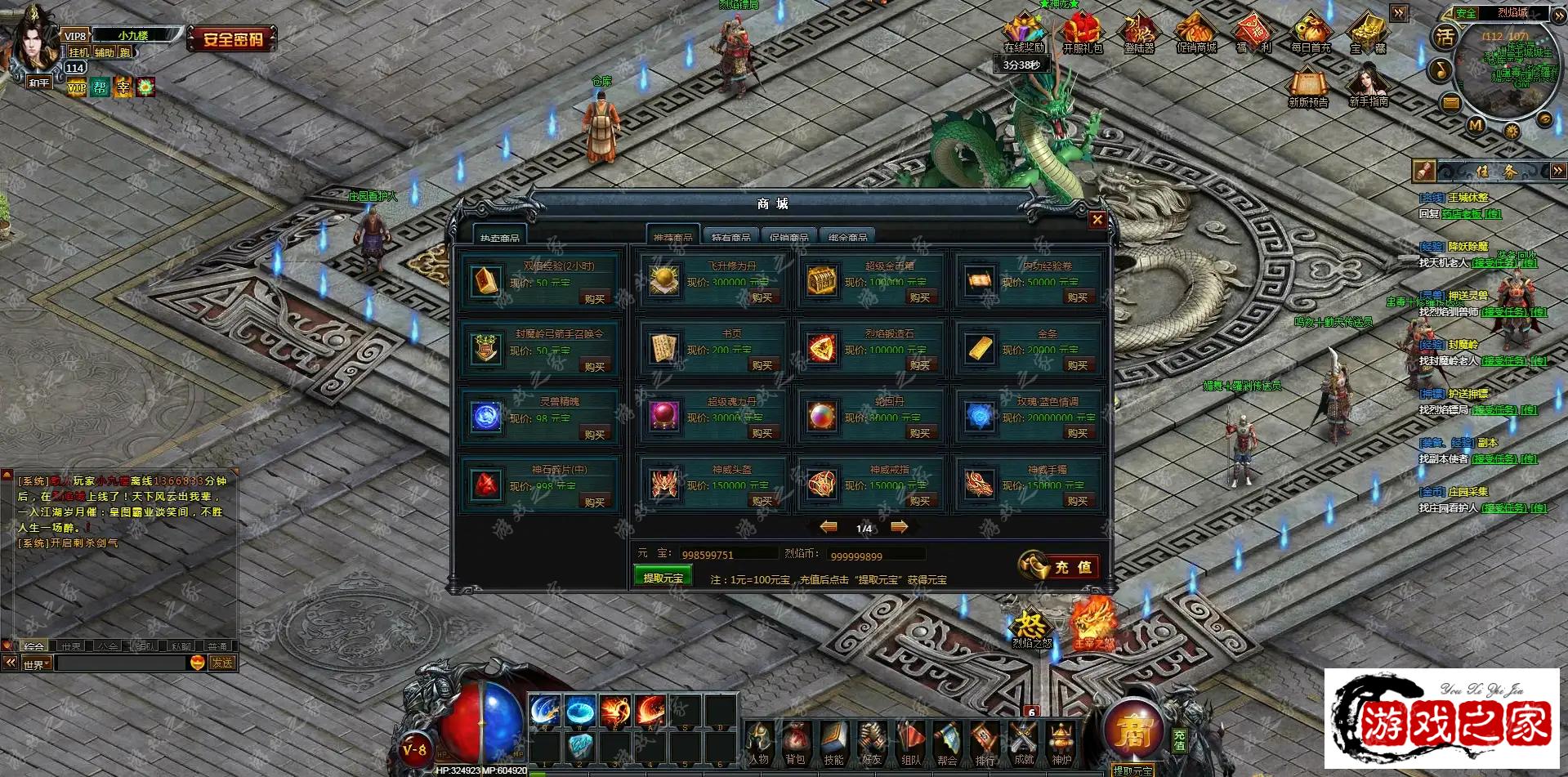Send chat with the 发送 button
The height and width of the screenshot is (777, 1568).
(x=222, y=663)
